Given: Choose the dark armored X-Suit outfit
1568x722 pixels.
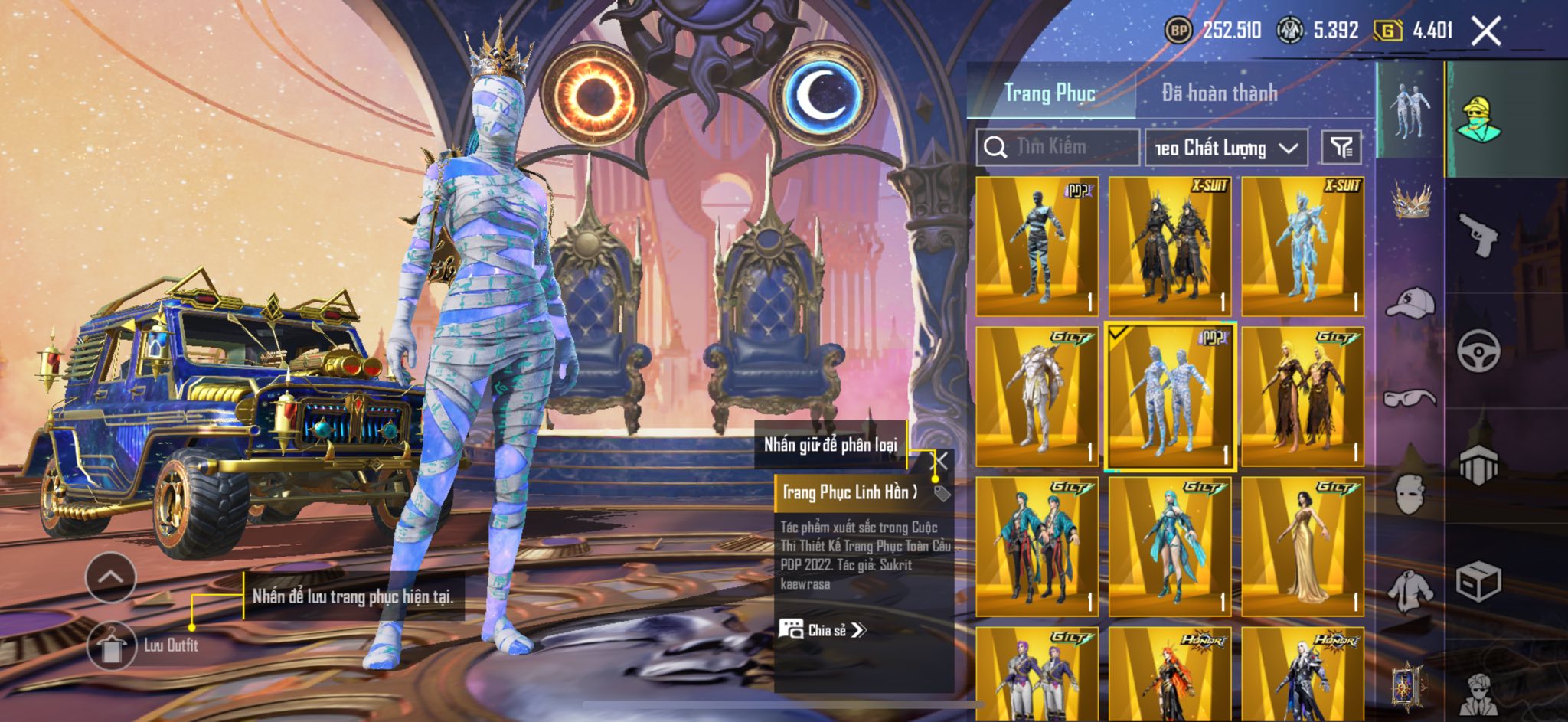Looking at the screenshot, I should 1170,246.
